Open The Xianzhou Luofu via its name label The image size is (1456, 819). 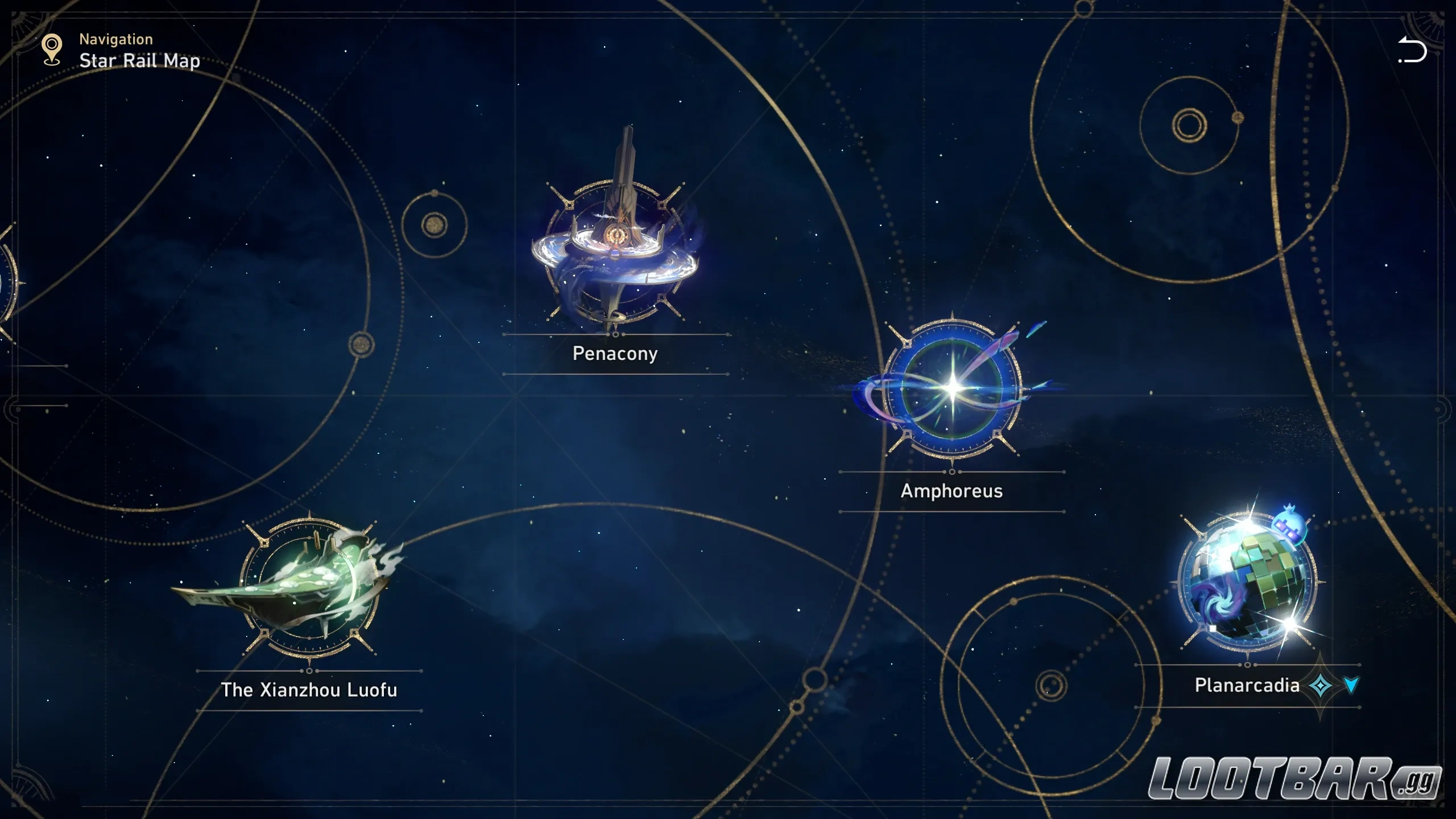pyautogui.click(x=309, y=690)
